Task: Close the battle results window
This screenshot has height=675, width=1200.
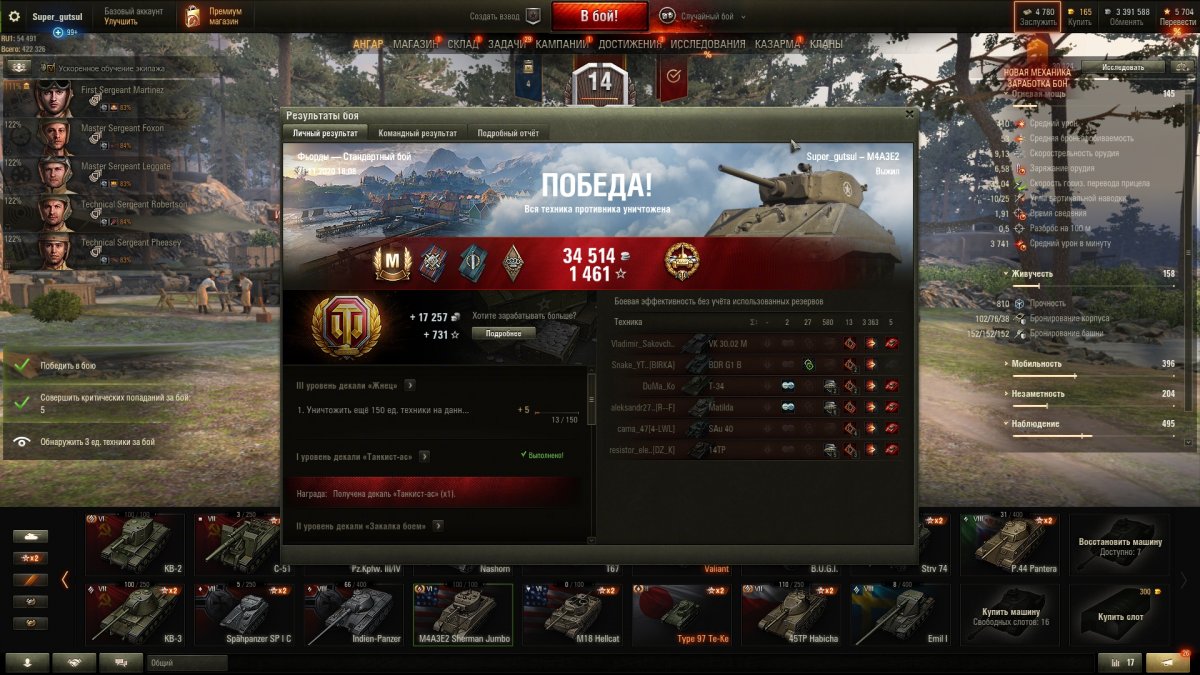Action: 909,114
